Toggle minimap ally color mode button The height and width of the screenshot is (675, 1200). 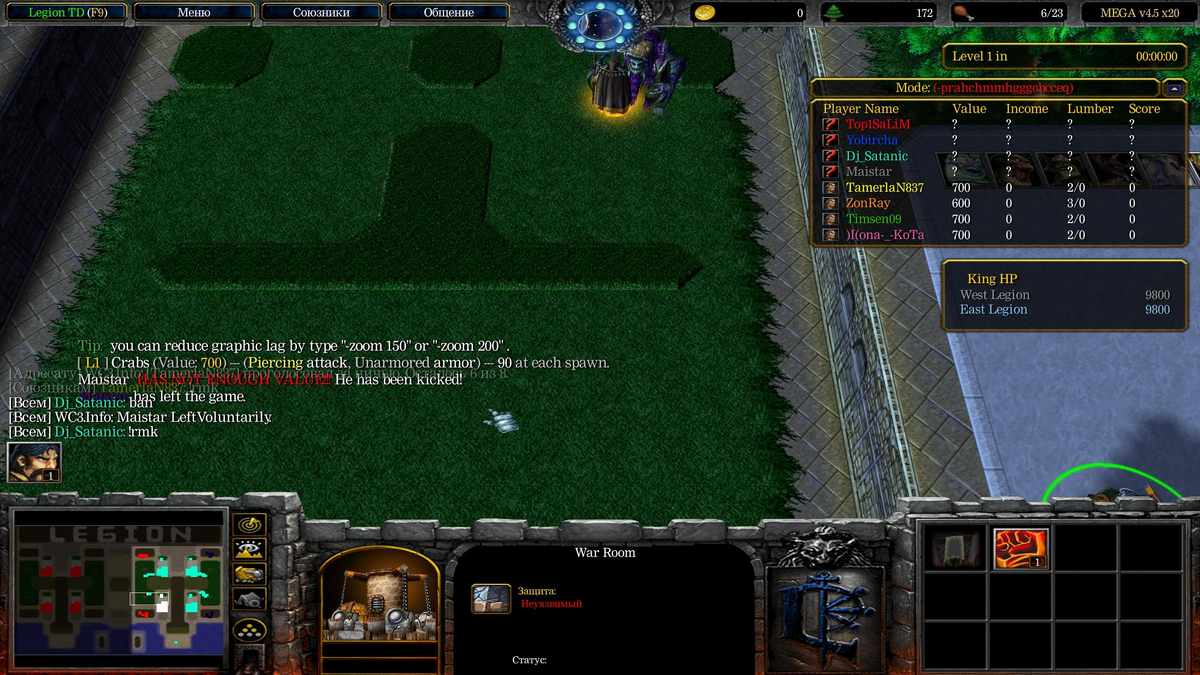248,573
